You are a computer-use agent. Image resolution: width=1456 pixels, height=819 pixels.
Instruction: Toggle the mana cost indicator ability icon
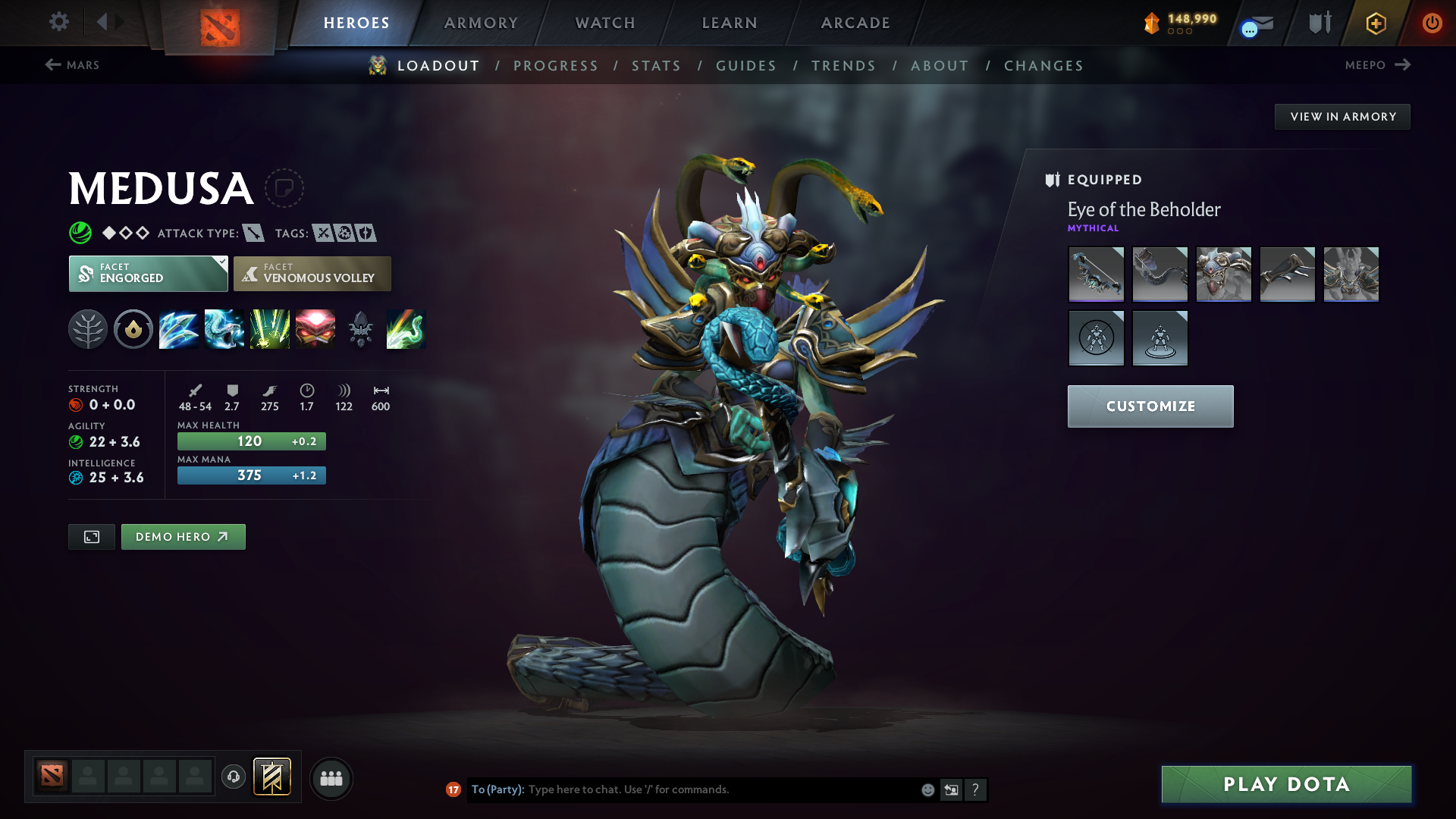tap(133, 329)
